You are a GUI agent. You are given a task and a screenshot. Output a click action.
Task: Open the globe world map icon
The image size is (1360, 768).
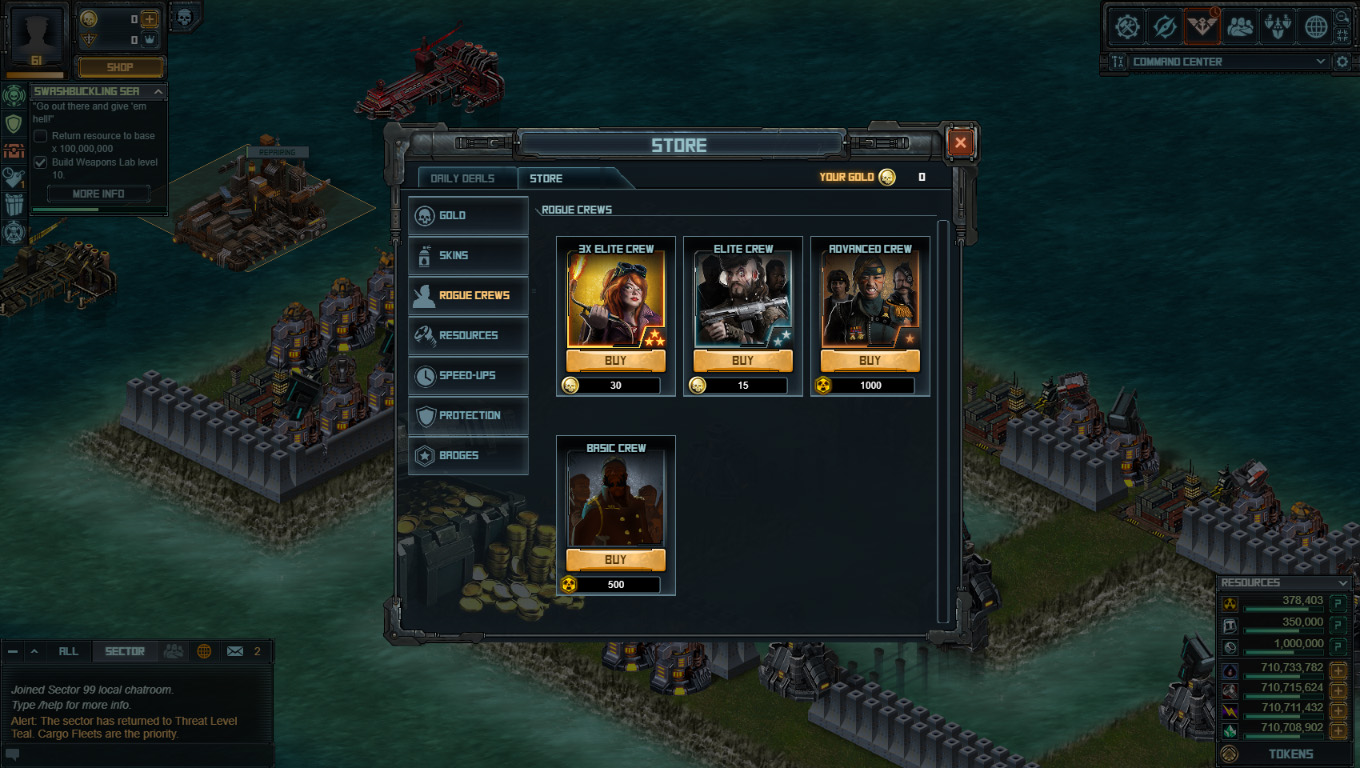(1316, 28)
